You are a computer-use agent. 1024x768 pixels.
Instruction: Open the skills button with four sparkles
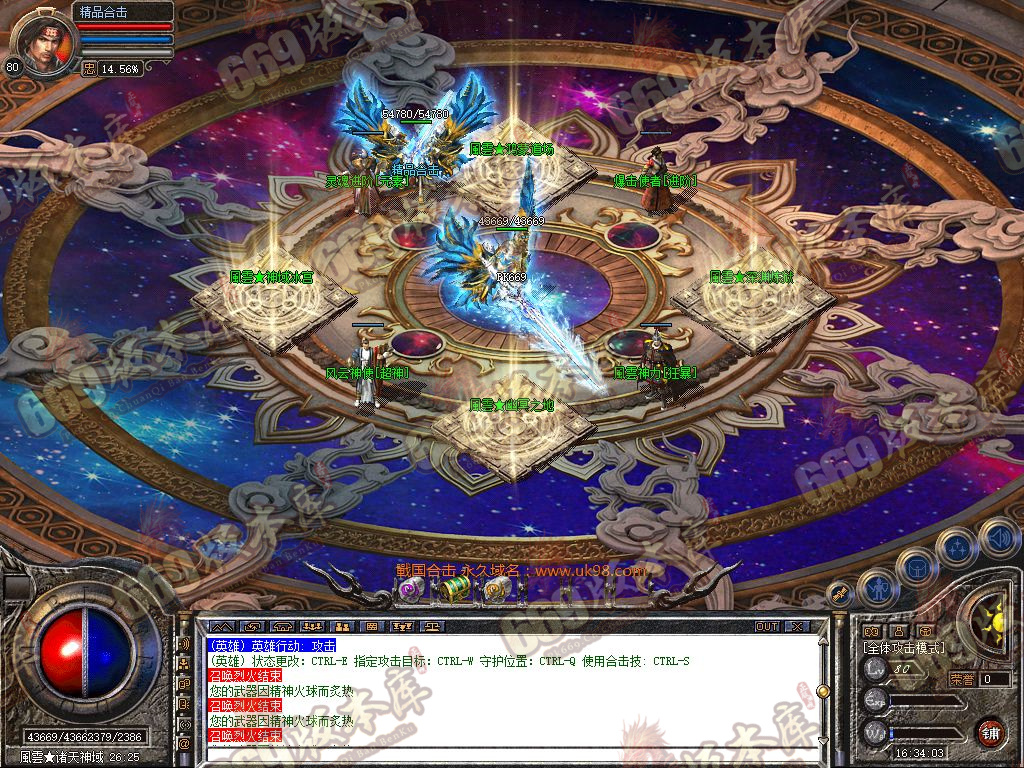[957, 548]
